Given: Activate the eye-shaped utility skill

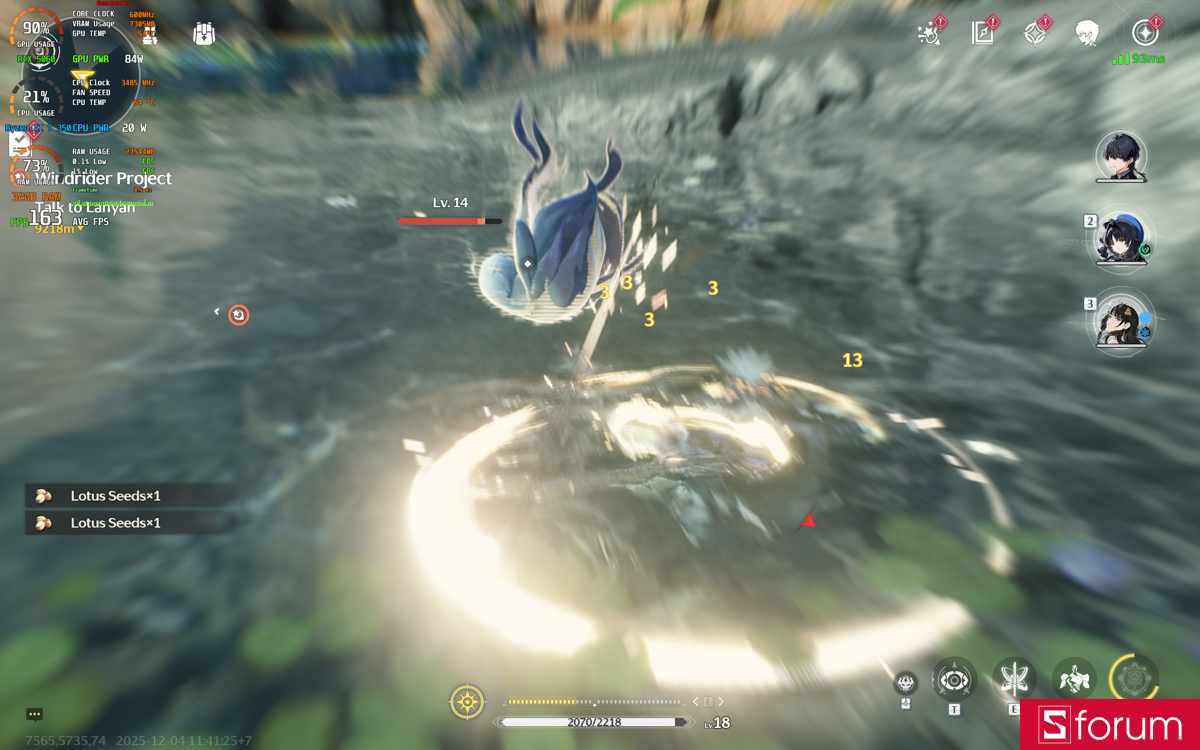Looking at the screenshot, I should (x=954, y=680).
